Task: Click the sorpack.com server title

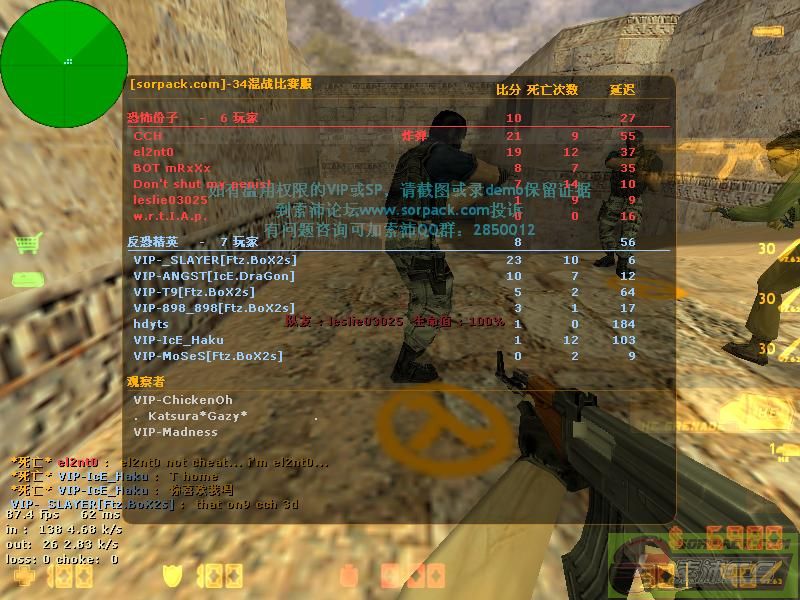Action: 221,84
